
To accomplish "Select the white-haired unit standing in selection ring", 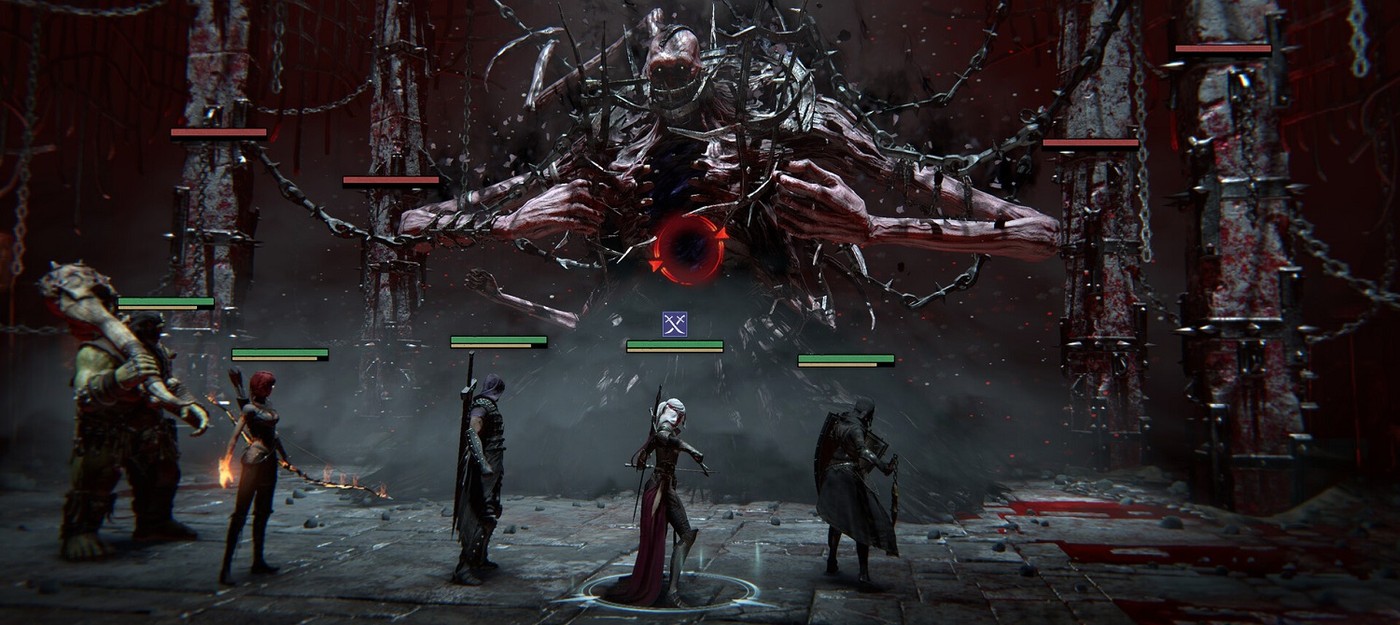I will (x=668, y=490).
